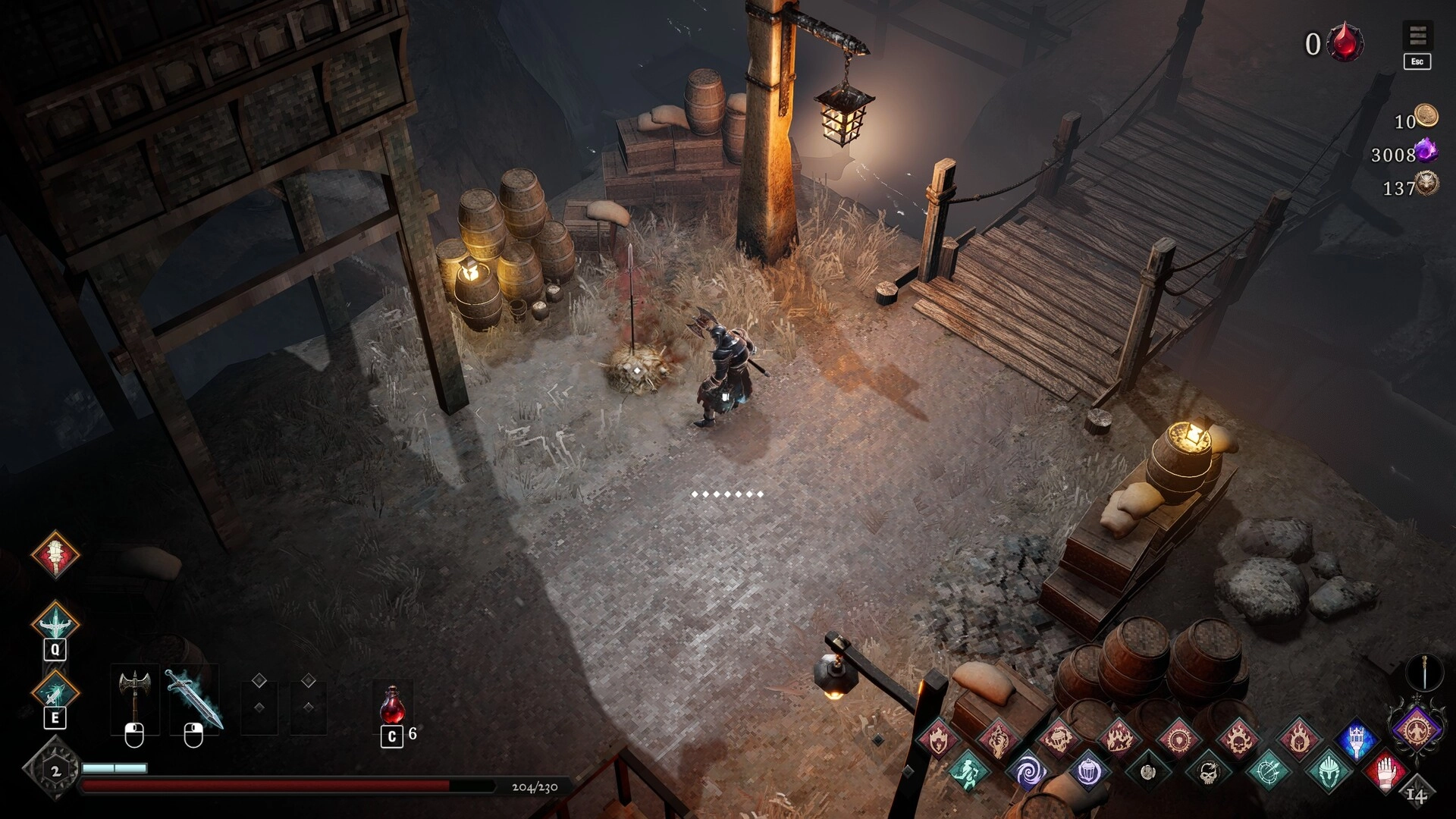
Task: Select the purple swirl vortex perk
Action: [1028, 772]
